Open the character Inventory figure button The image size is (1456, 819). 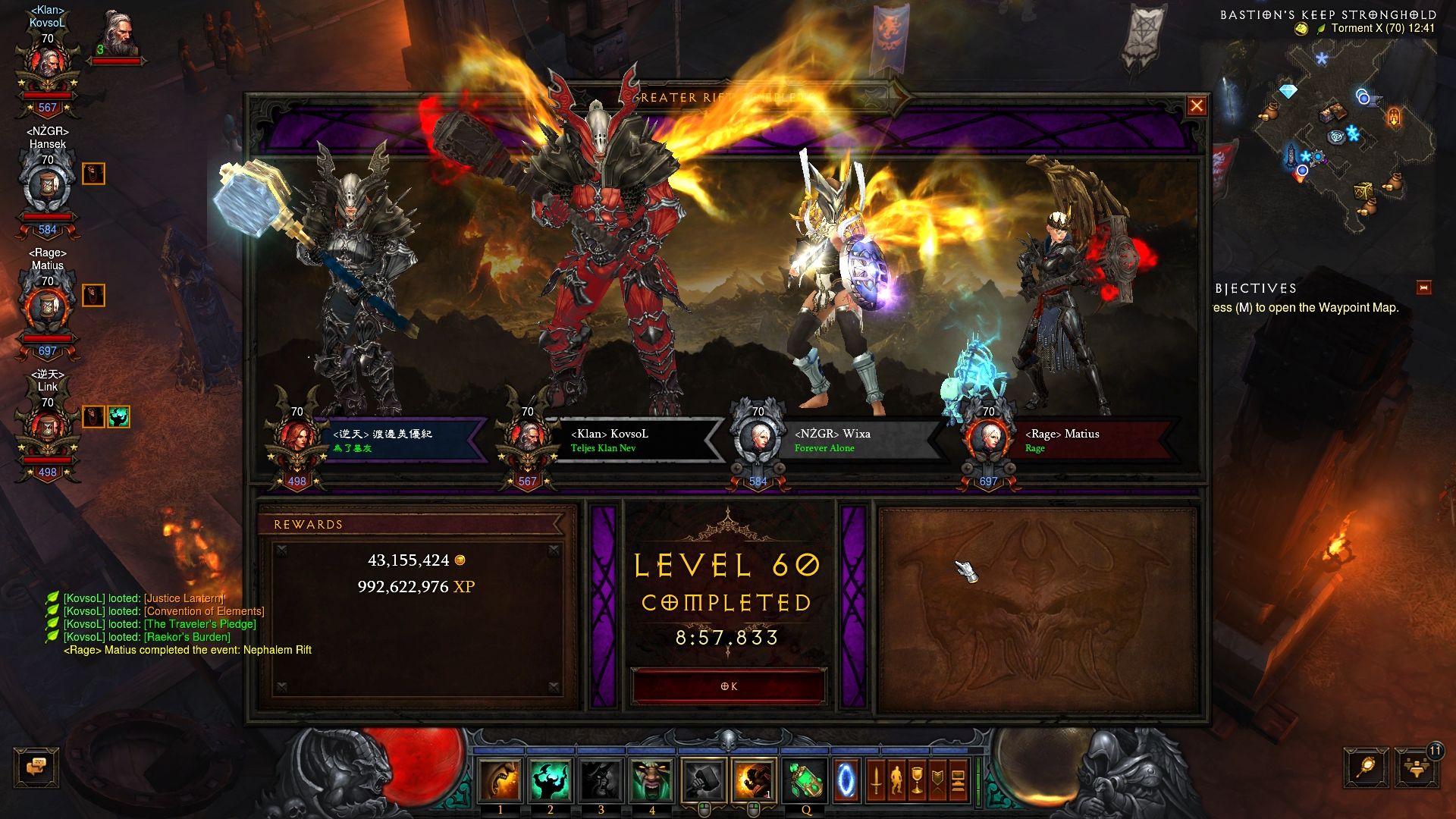(896, 780)
